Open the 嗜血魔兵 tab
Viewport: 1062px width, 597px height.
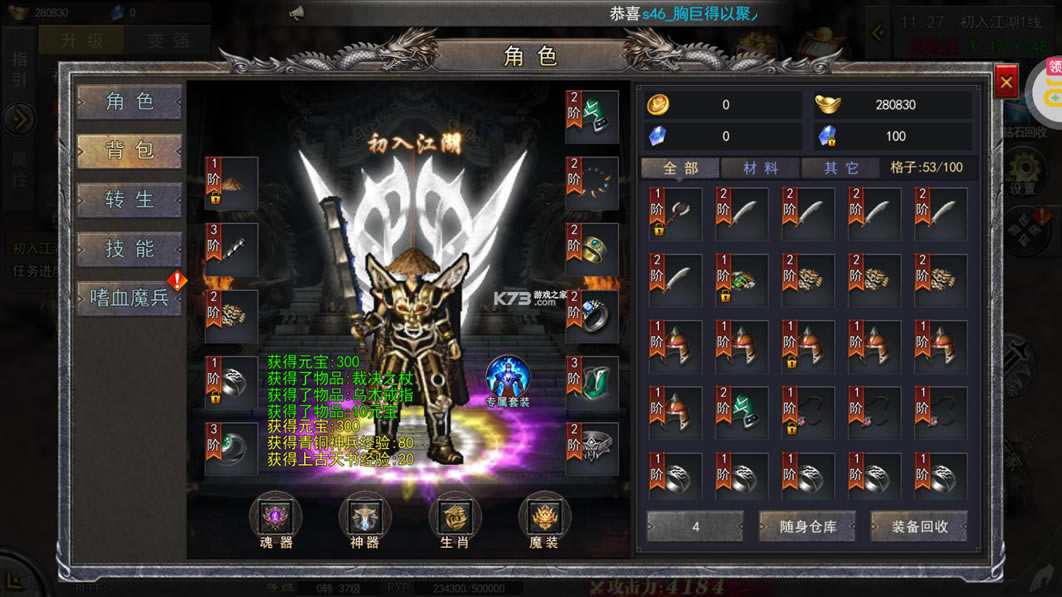pyautogui.click(x=130, y=298)
